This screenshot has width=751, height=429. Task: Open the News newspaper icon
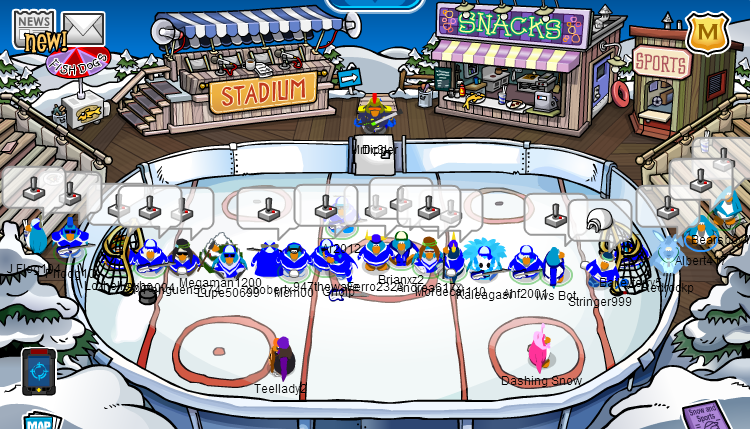tap(32, 29)
